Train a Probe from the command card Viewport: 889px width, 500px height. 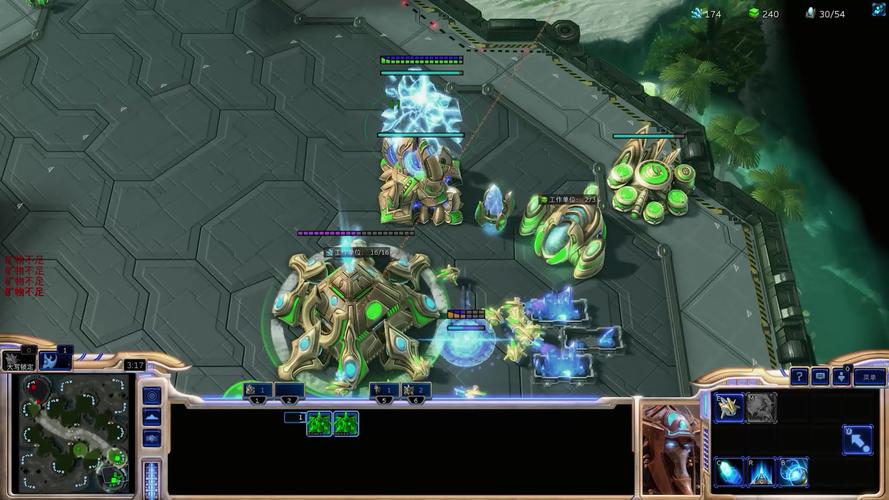(729, 407)
